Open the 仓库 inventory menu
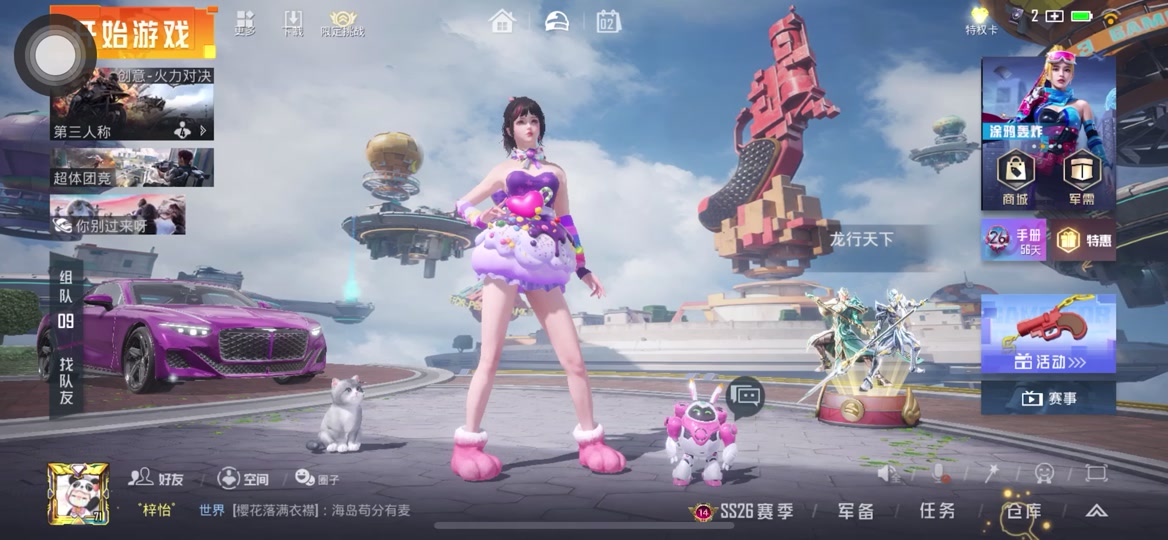 (x=1022, y=511)
